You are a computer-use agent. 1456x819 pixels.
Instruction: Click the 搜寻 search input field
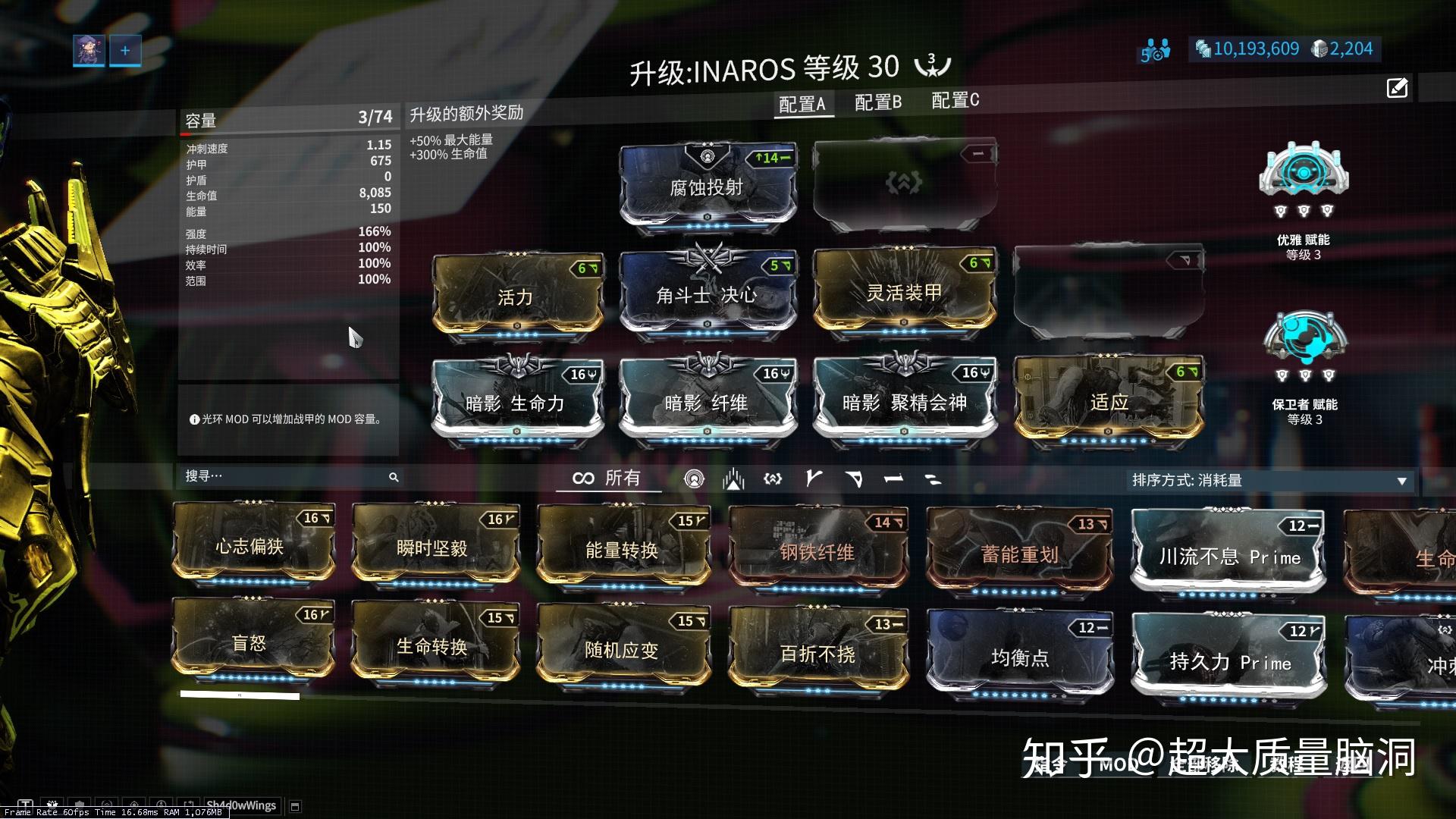point(288,476)
